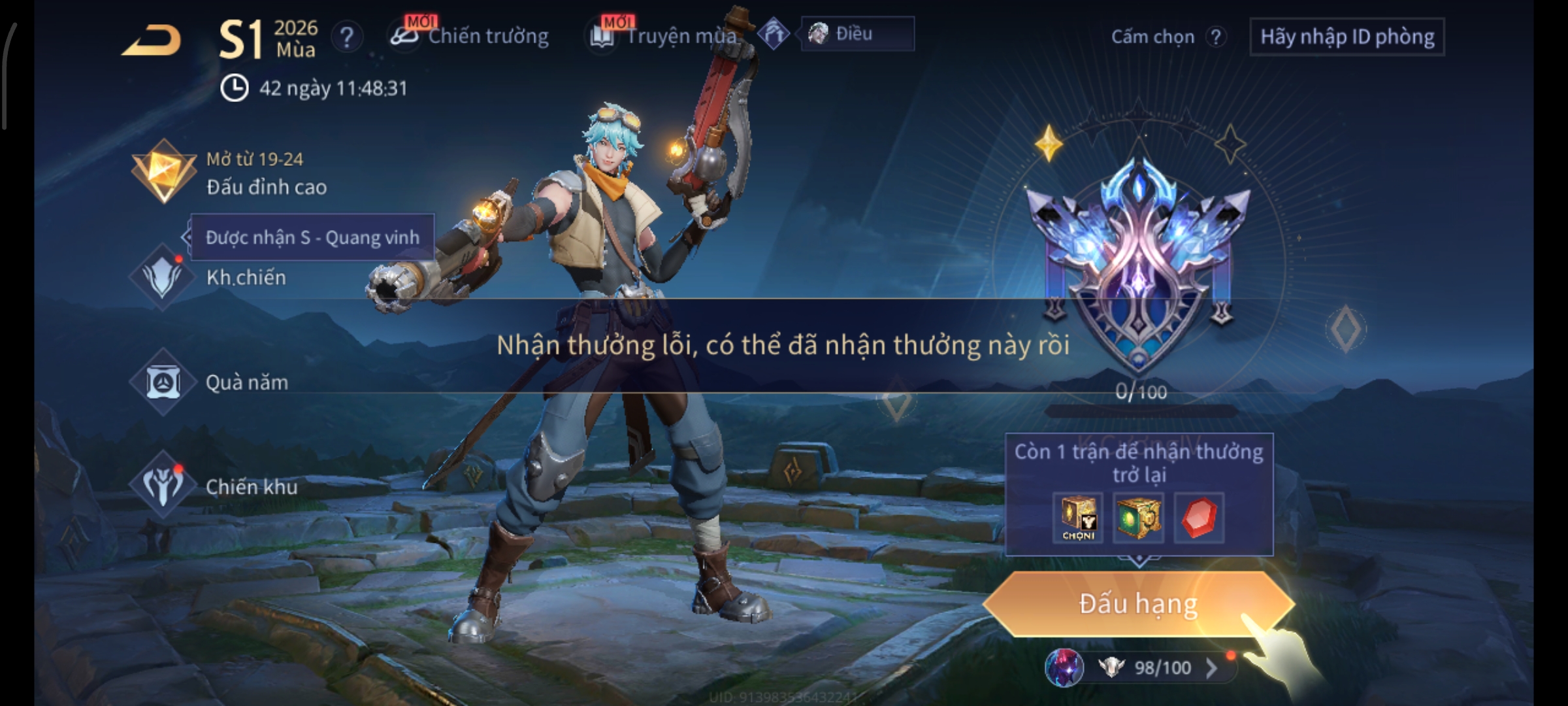Open Được nhận S - Quang vinh tooltip

coord(312,237)
